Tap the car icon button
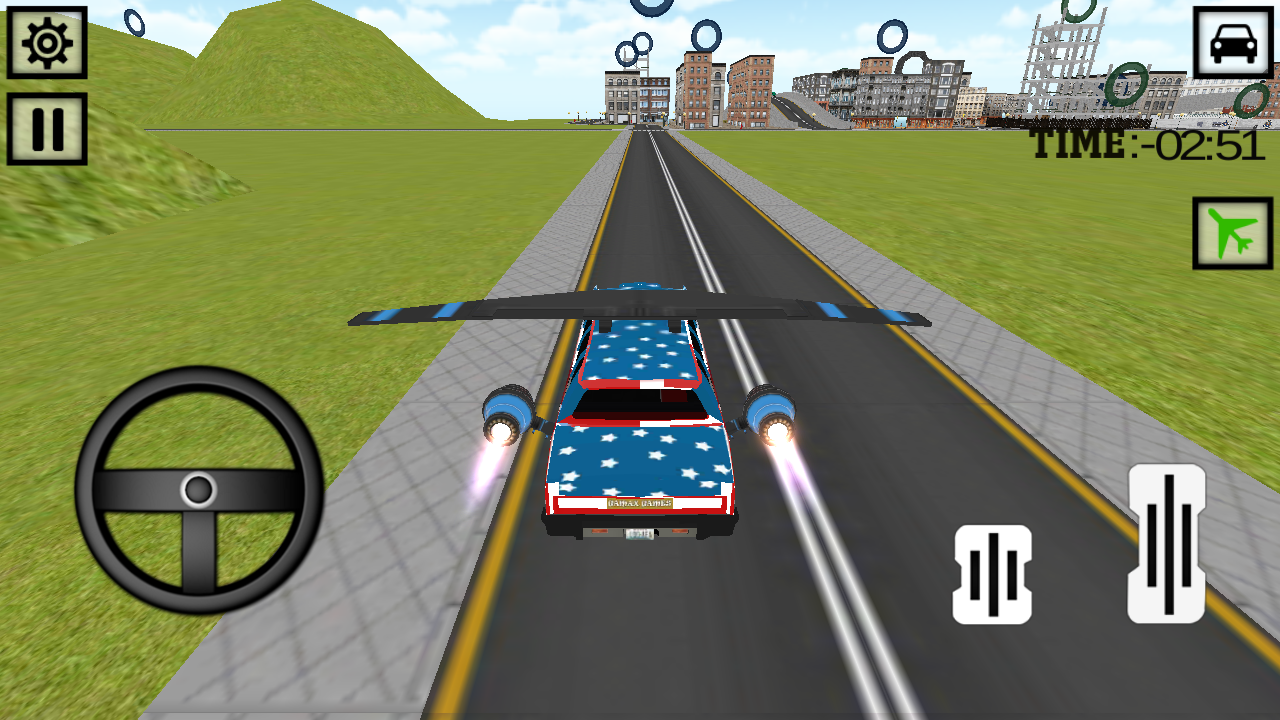Screen dimensions: 1280x720 point(1232,43)
